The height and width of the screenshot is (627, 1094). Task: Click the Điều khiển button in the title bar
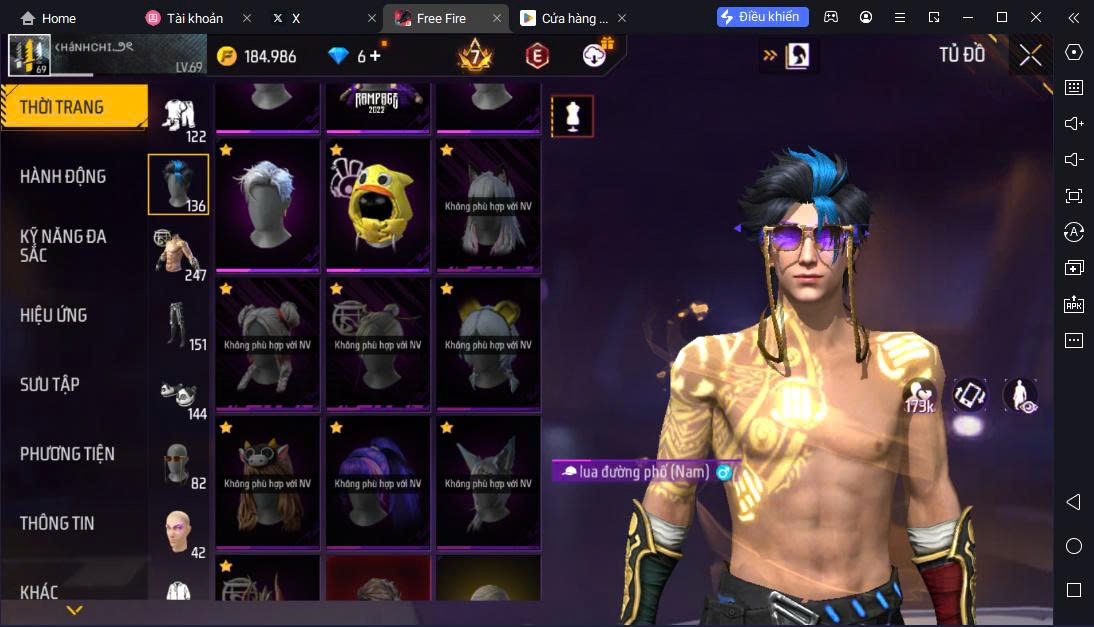coord(762,17)
